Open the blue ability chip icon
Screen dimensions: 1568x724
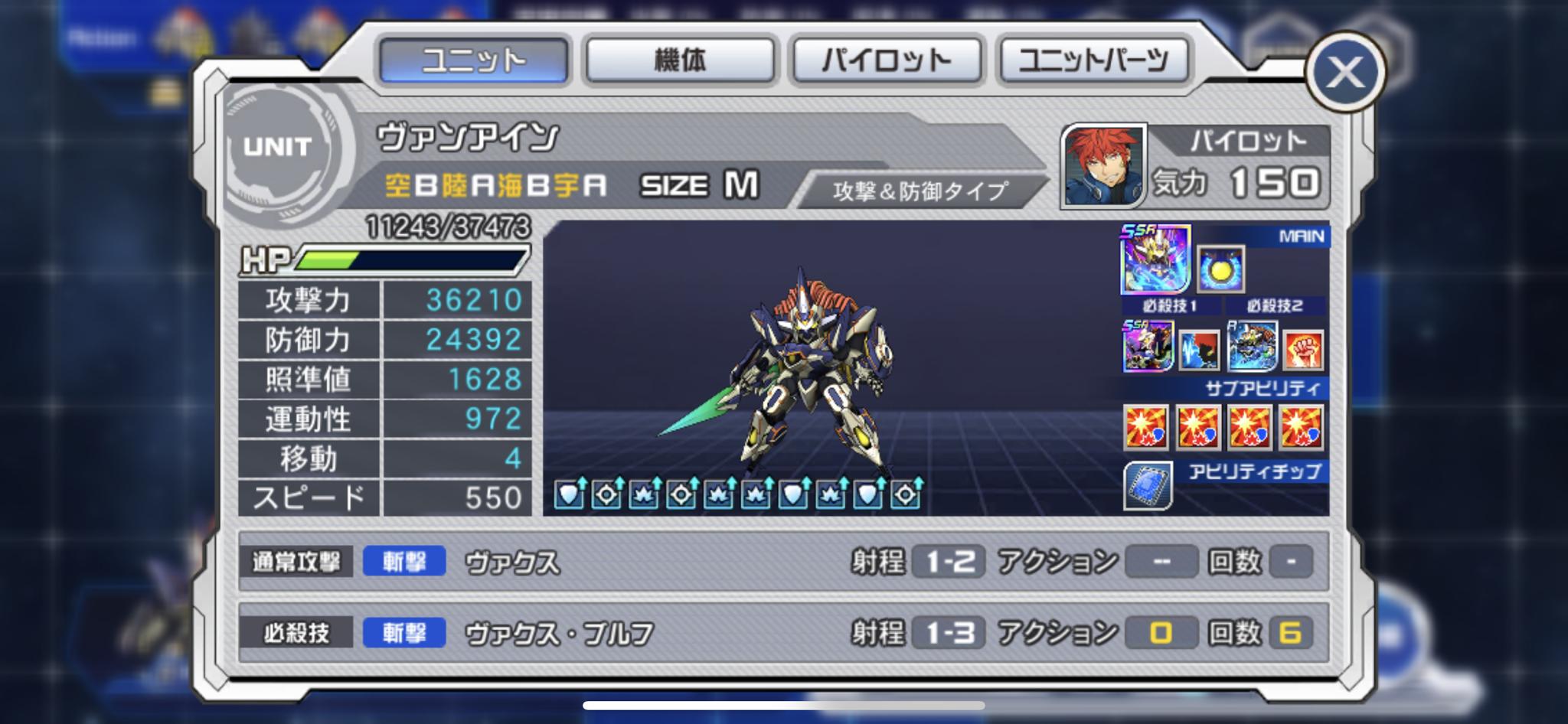click(1148, 485)
